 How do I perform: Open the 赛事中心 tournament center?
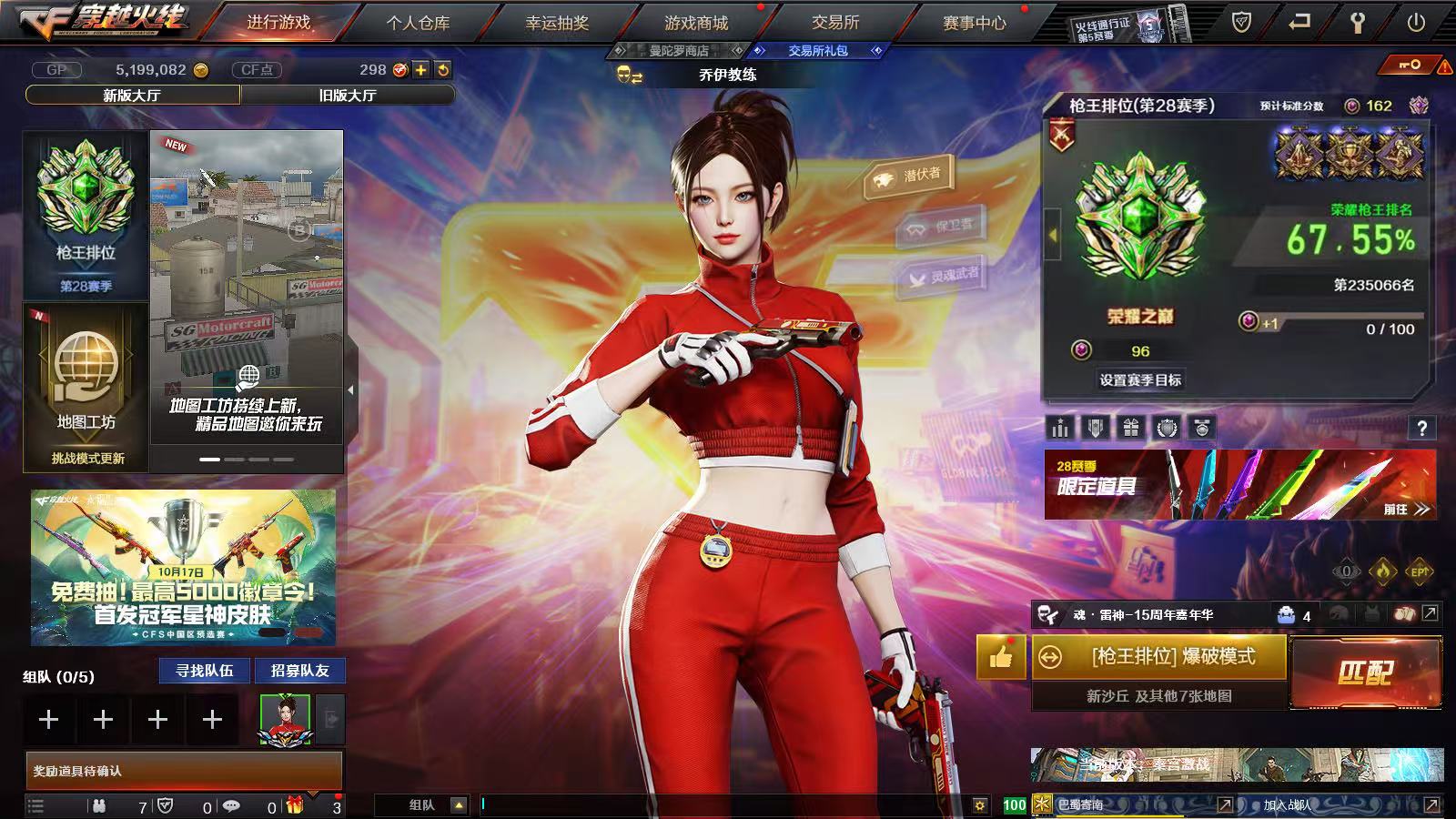click(x=974, y=23)
